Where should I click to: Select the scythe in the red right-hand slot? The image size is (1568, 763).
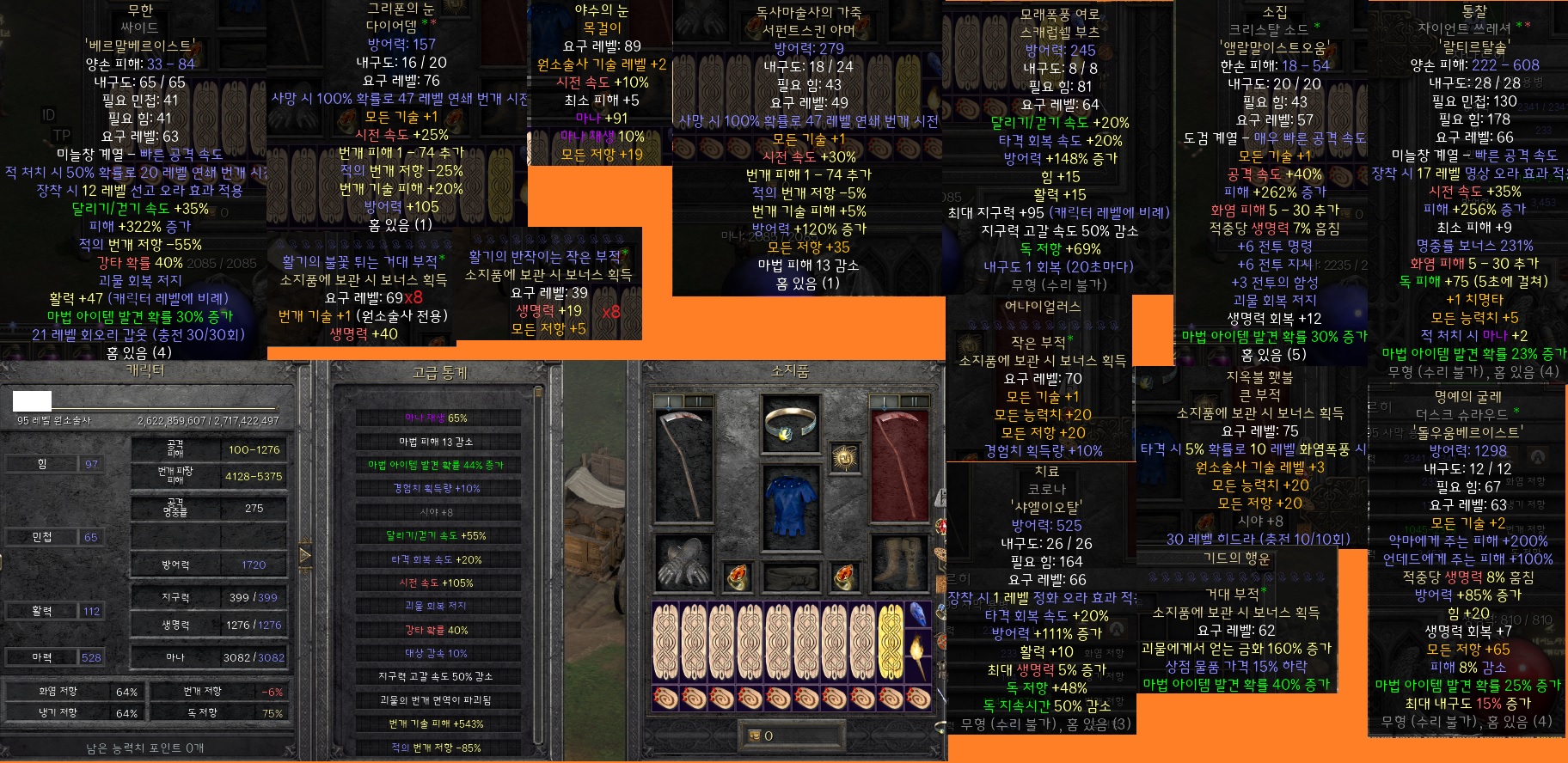900,465
